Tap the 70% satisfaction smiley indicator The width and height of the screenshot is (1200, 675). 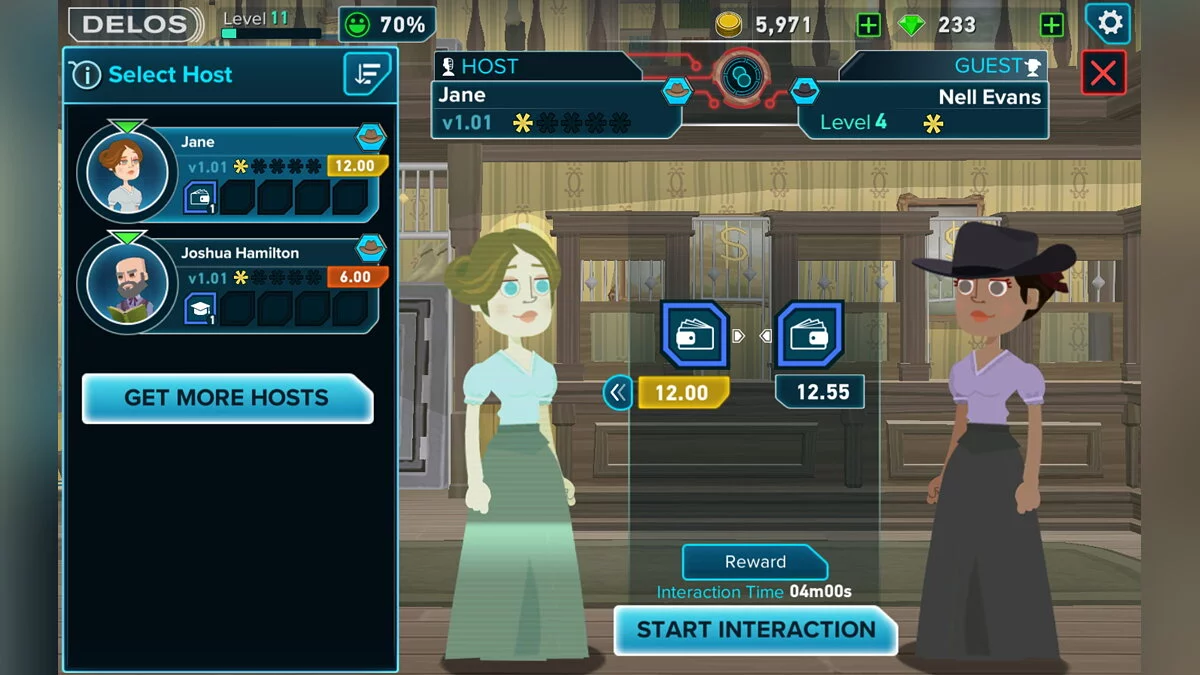[x=387, y=24]
